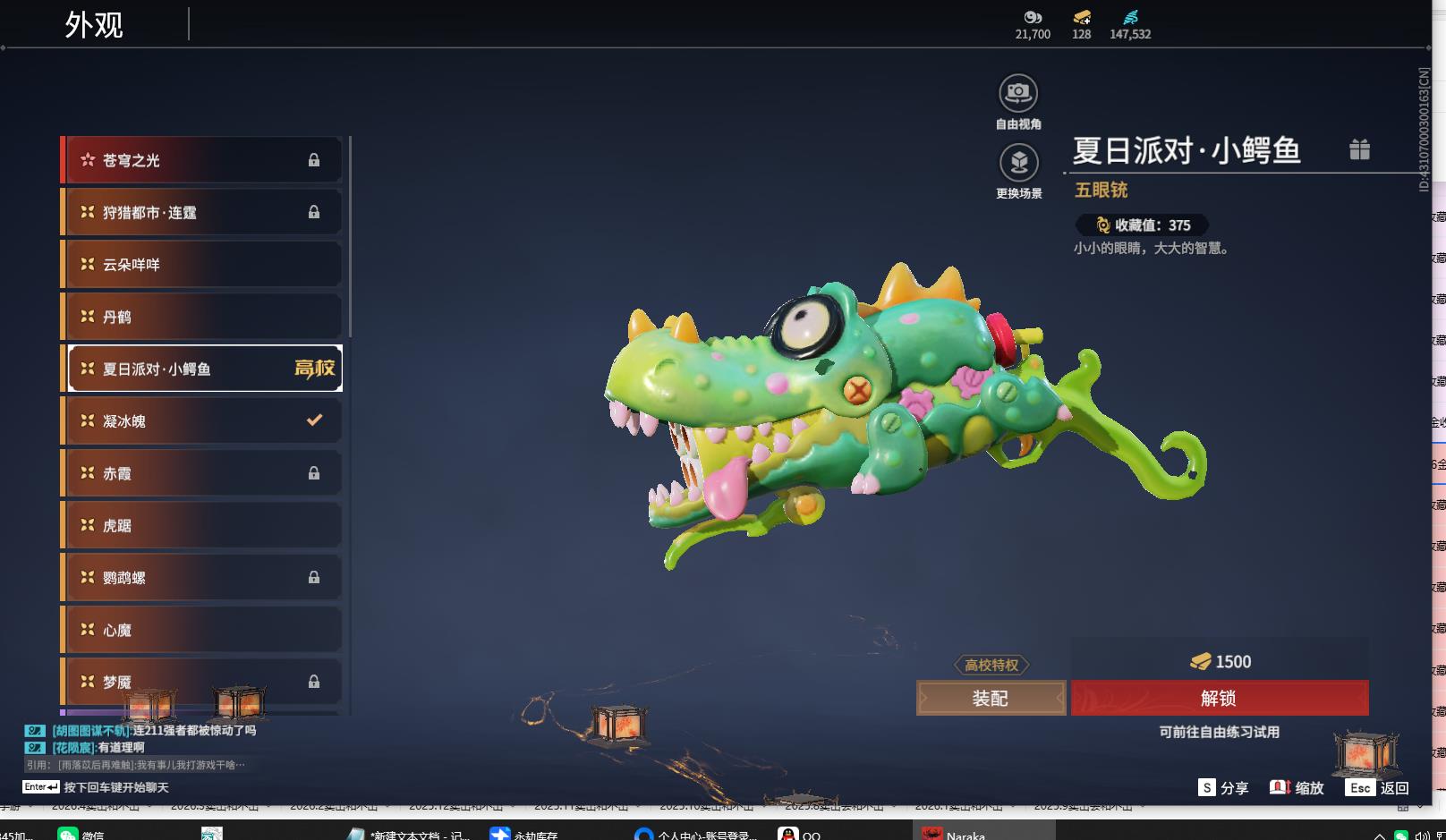Choose the equipped 凝冰魄 skin
This screenshot has width=1446, height=840.
pos(203,420)
